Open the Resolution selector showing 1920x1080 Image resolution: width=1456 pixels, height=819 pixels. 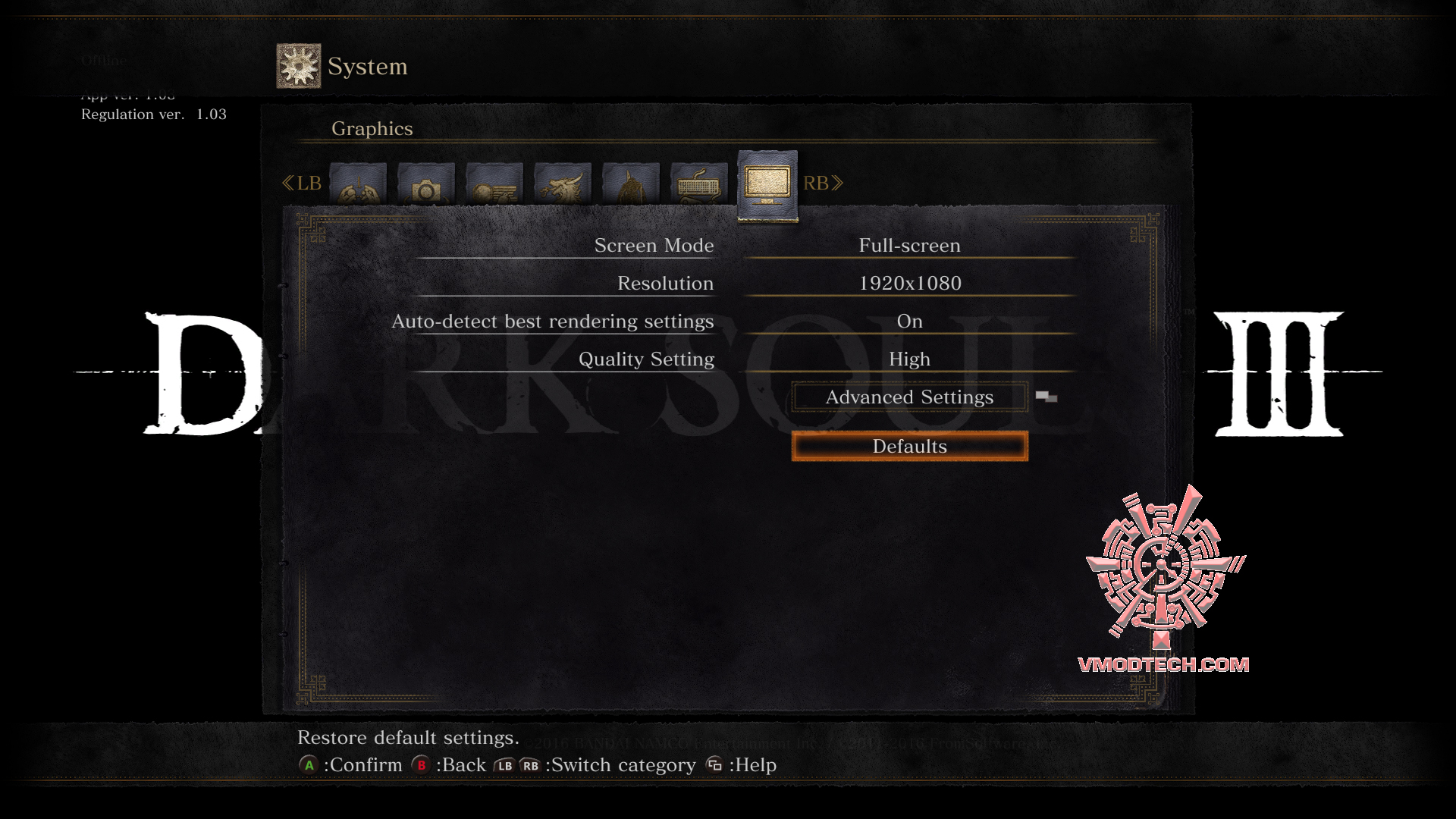coord(909,283)
